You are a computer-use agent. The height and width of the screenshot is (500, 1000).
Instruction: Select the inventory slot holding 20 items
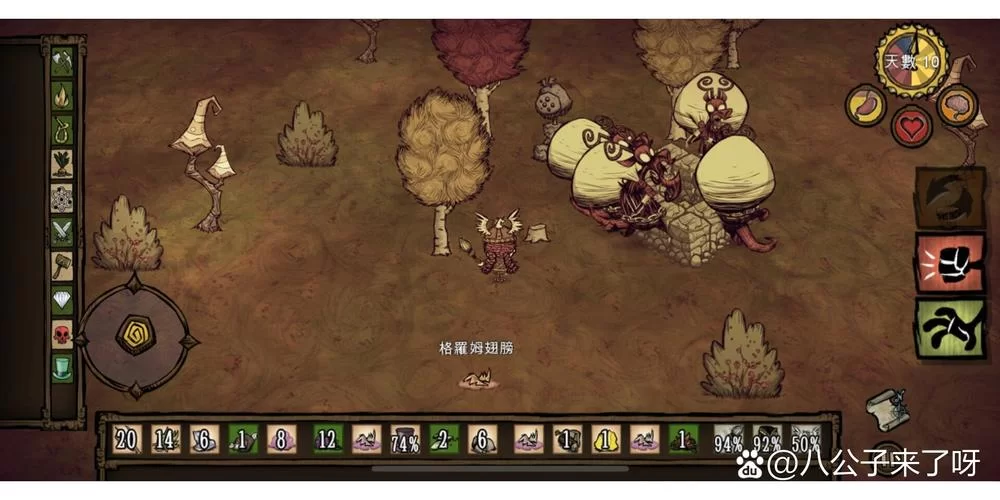click(x=127, y=439)
